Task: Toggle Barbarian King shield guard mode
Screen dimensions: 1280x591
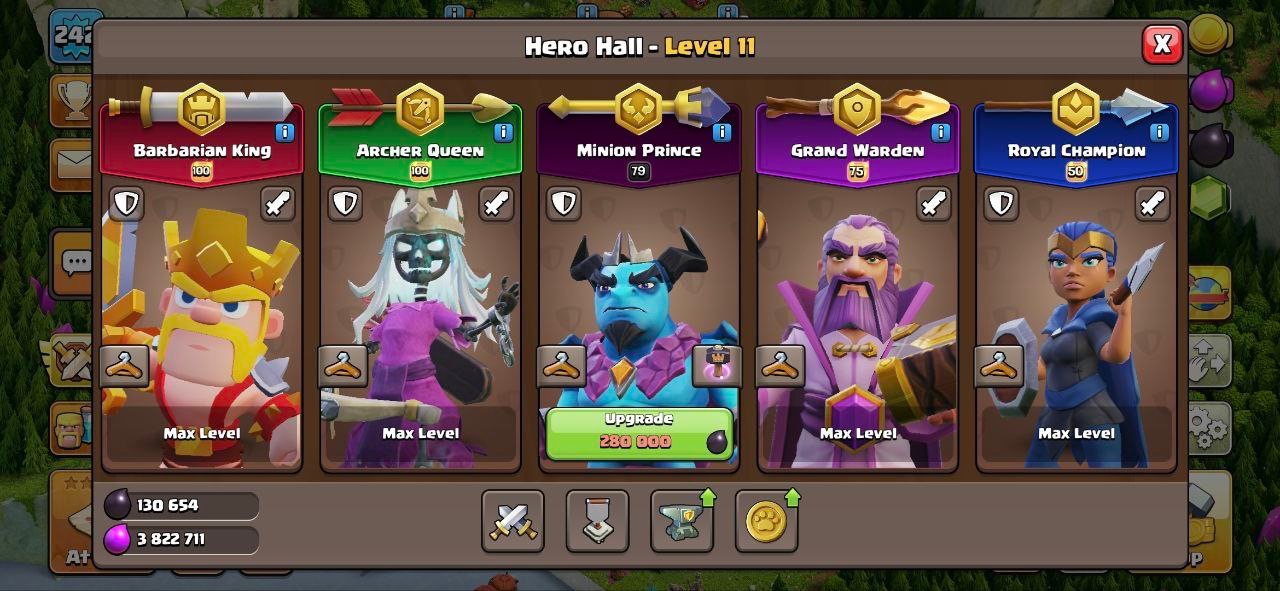Action: pos(126,204)
